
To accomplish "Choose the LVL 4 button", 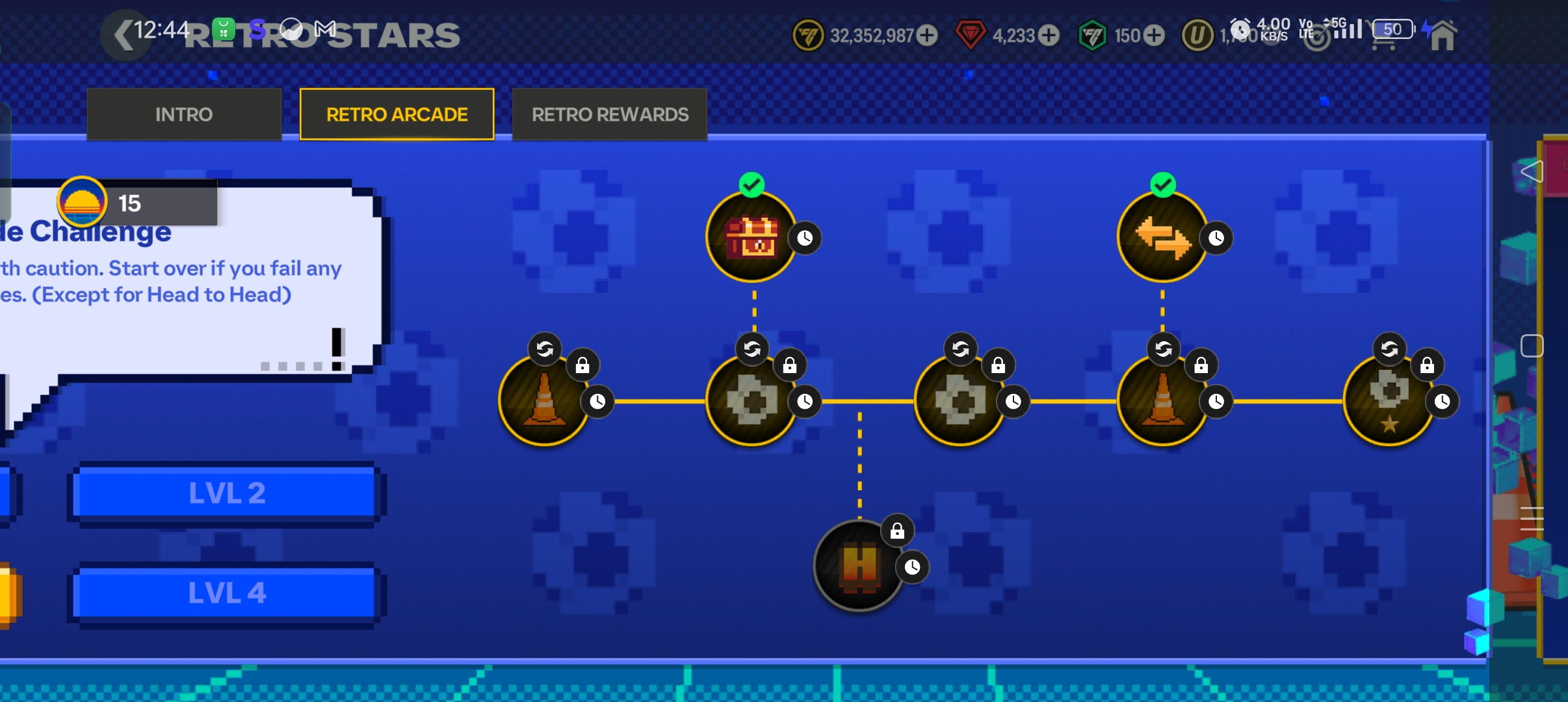I will click(226, 593).
